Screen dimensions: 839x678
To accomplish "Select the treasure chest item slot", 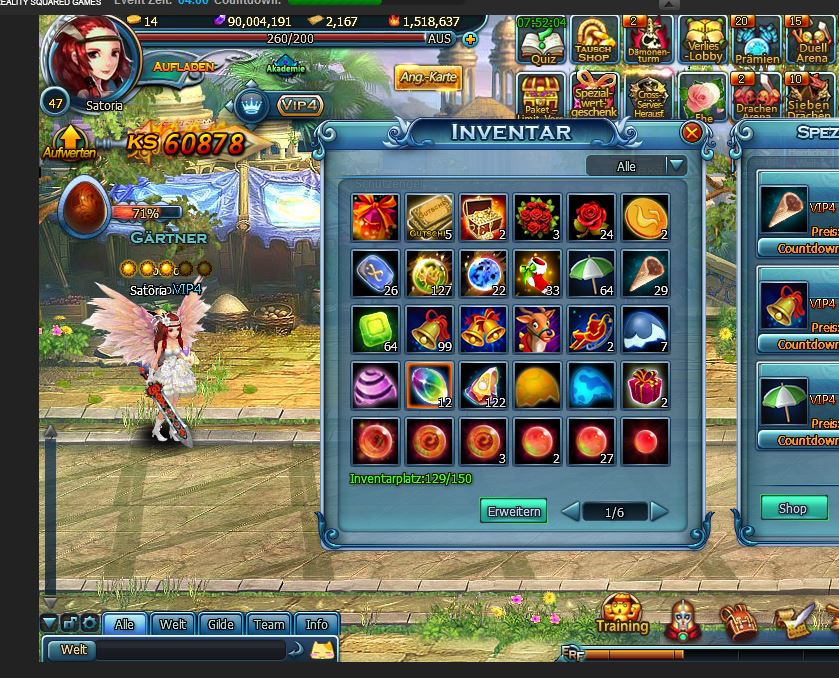I will click(x=483, y=218).
